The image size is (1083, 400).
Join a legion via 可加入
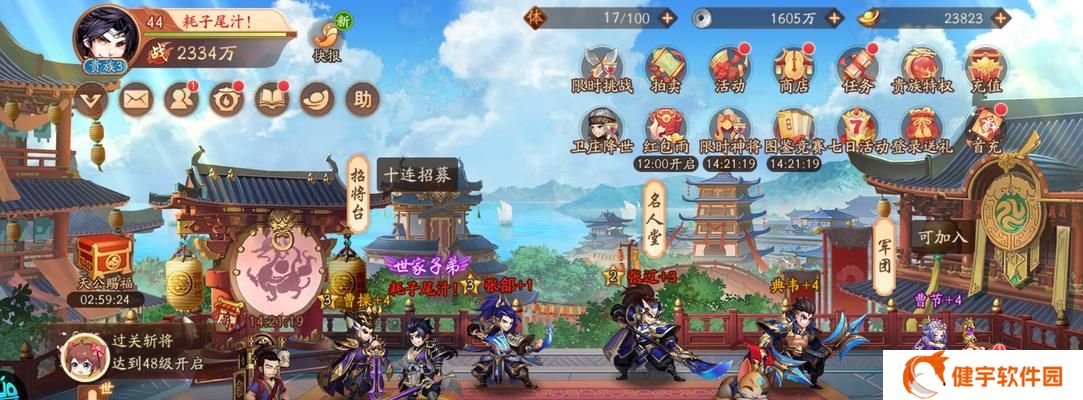tap(943, 237)
